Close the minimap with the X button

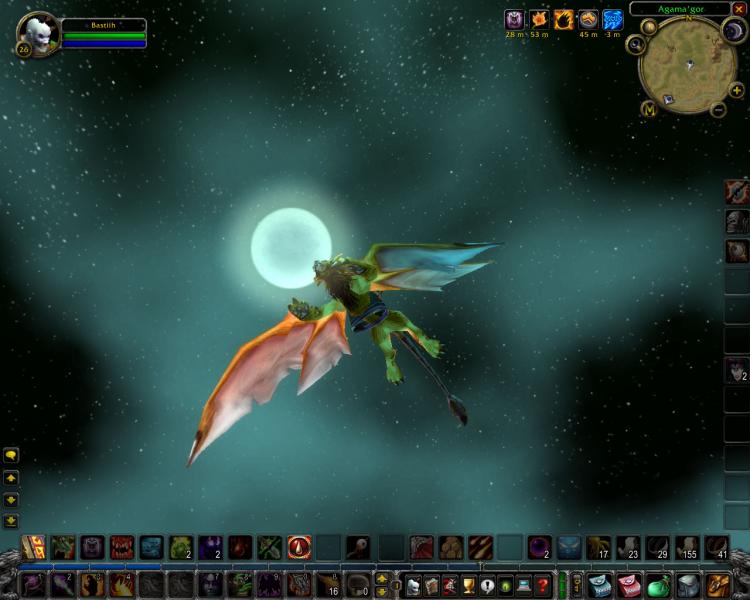coord(739,9)
